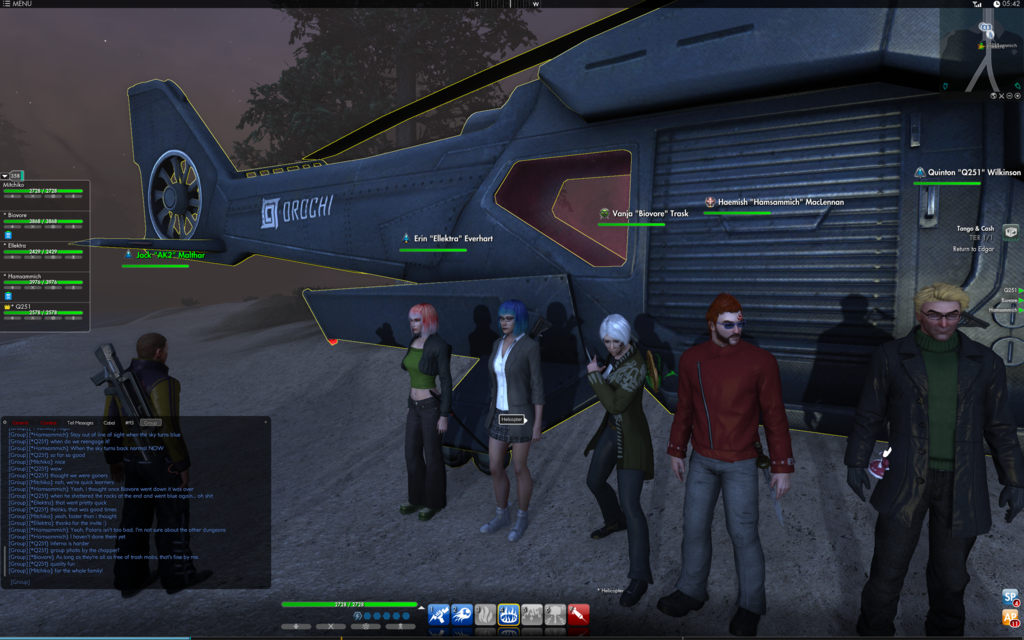Switch to the Combat chat tab
Screen dimensions: 1024x640
click(x=49, y=423)
